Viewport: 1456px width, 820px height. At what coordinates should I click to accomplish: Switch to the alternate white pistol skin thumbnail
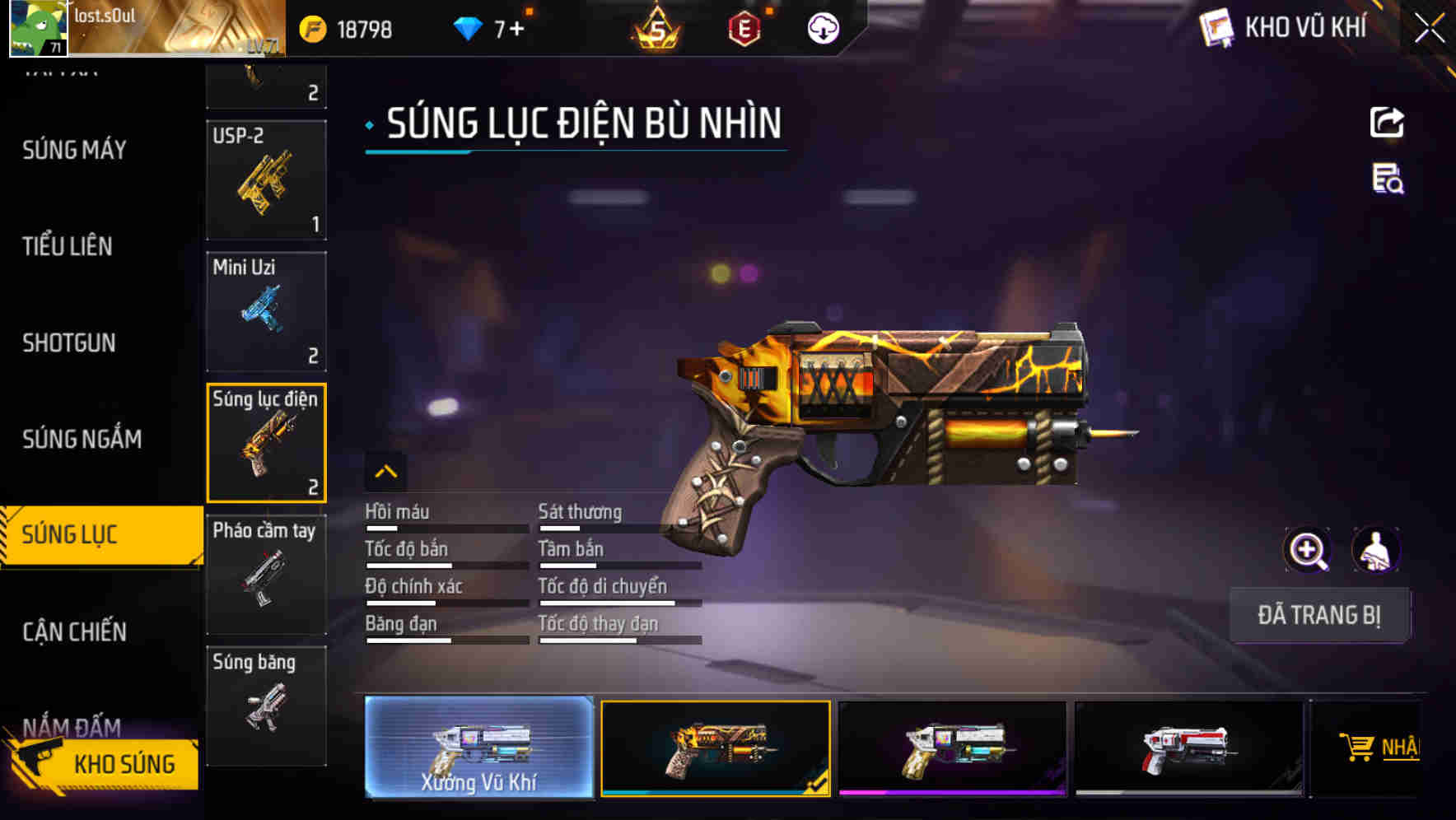pyautogui.click(x=951, y=748)
